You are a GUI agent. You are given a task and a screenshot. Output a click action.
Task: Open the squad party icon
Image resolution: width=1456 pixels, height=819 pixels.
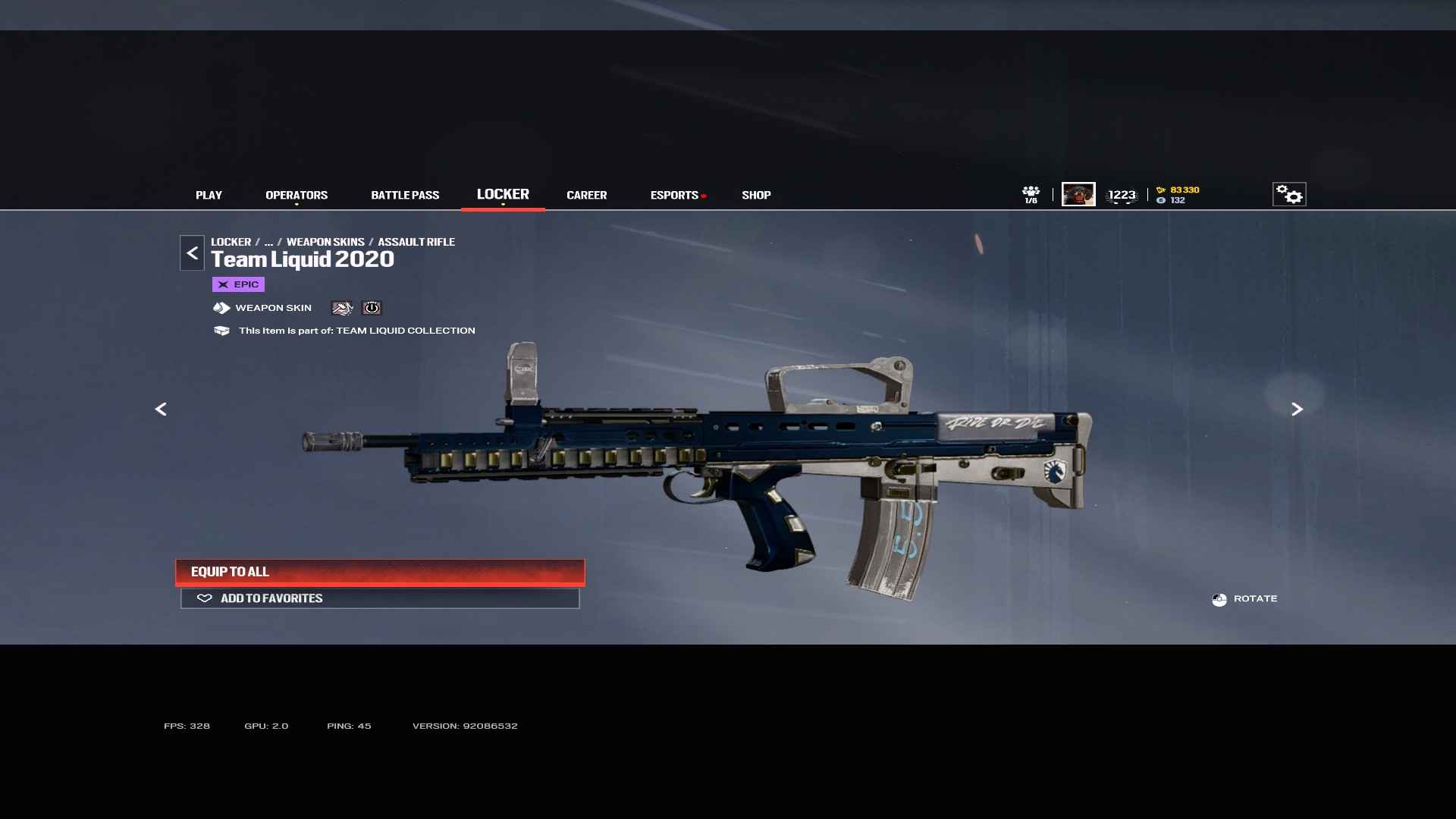point(1031,194)
